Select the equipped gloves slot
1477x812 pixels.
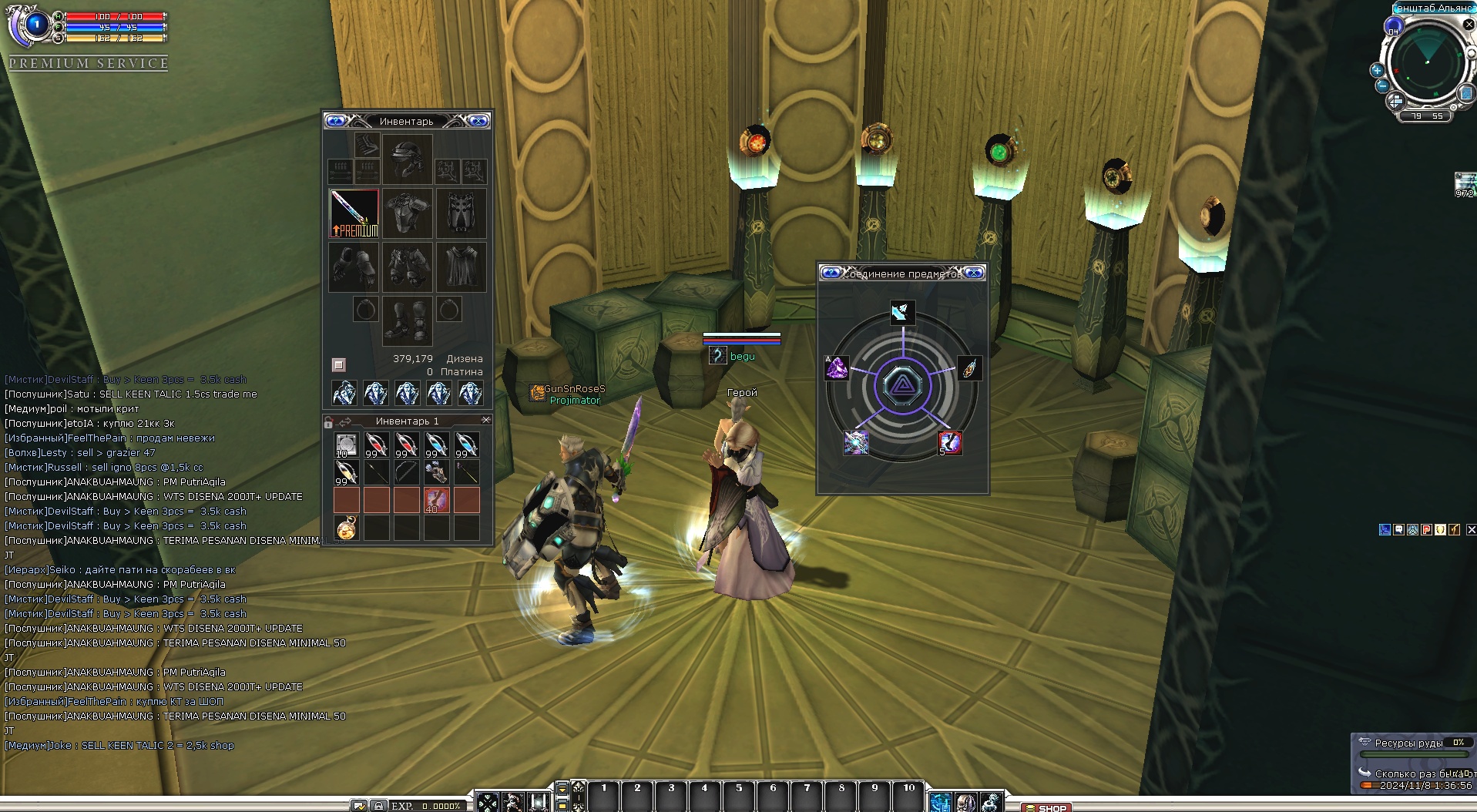[354, 267]
